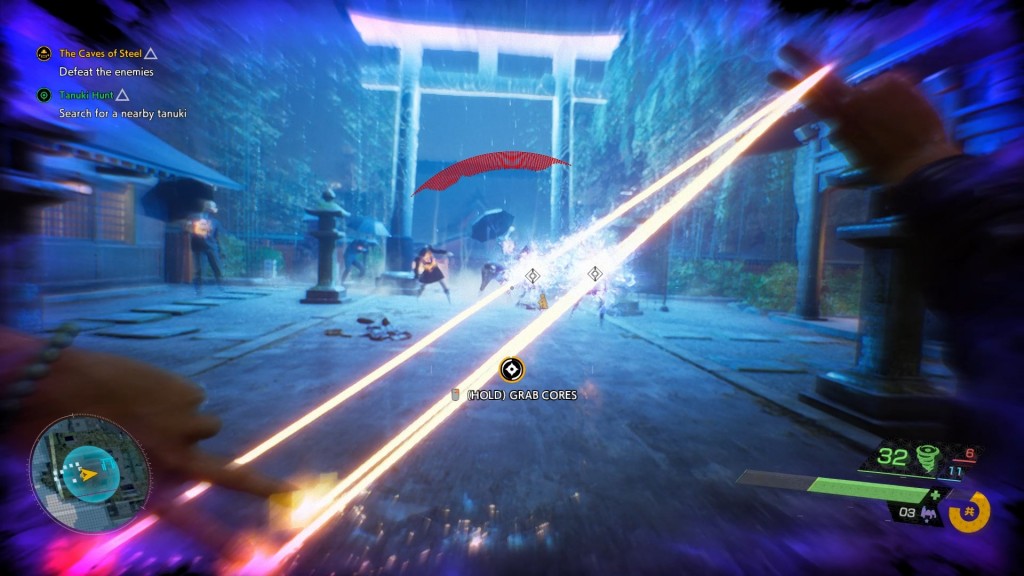Select the yellow circular synergy gauge icon
The width and height of the screenshot is (1024, 576).
(x=968, y=512)
